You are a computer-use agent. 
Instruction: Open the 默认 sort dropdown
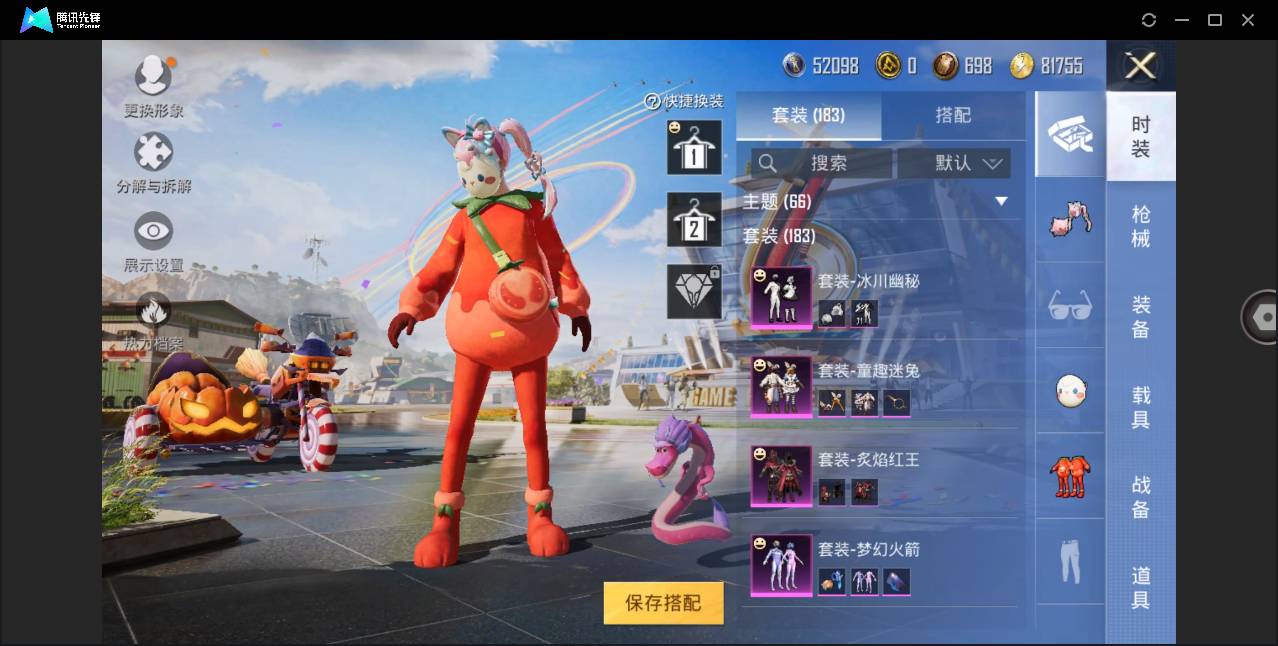click(954, 163)
